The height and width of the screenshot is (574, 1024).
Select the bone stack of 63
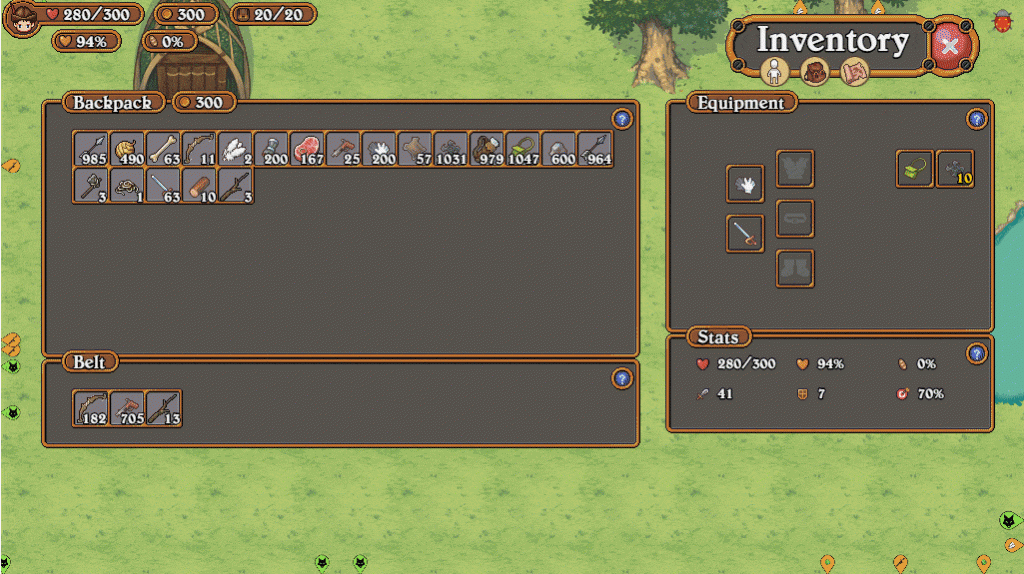pyautogui.click(x=163, y=149)
